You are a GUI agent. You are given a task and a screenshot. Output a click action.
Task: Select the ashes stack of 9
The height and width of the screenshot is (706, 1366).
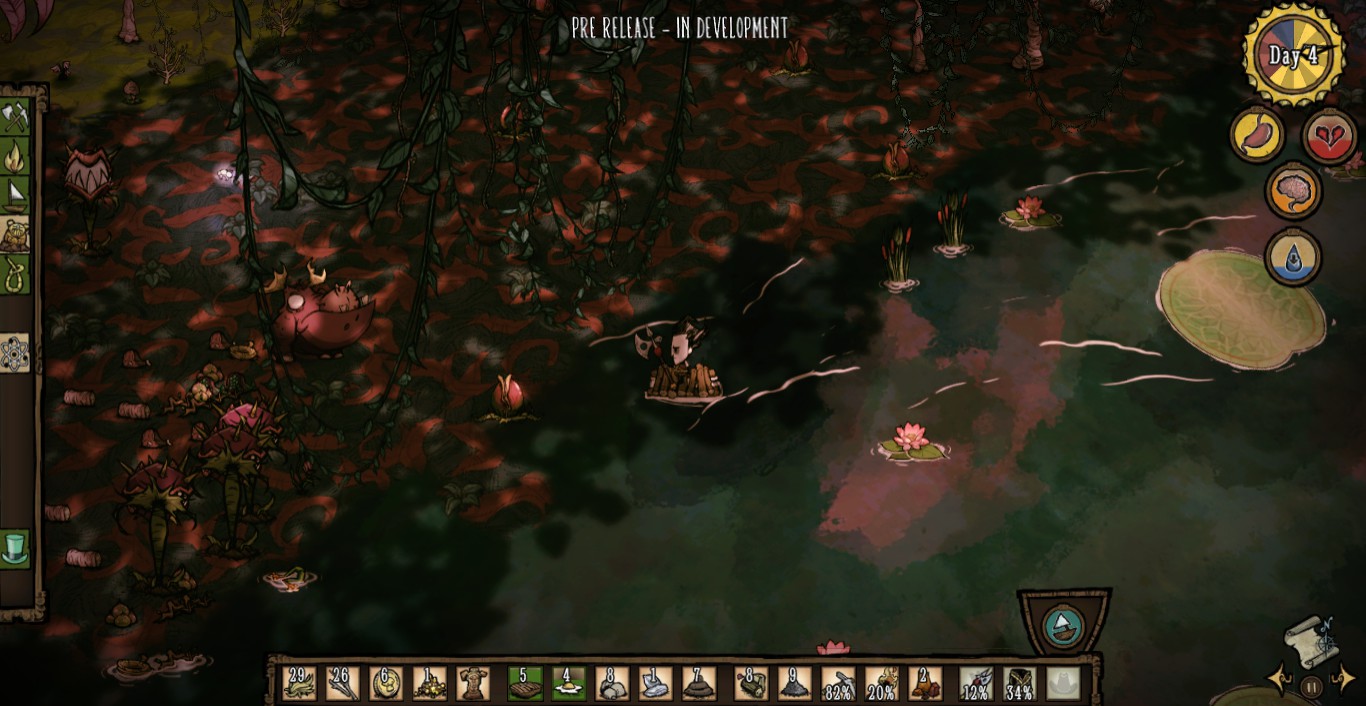[x=794, y=683]
